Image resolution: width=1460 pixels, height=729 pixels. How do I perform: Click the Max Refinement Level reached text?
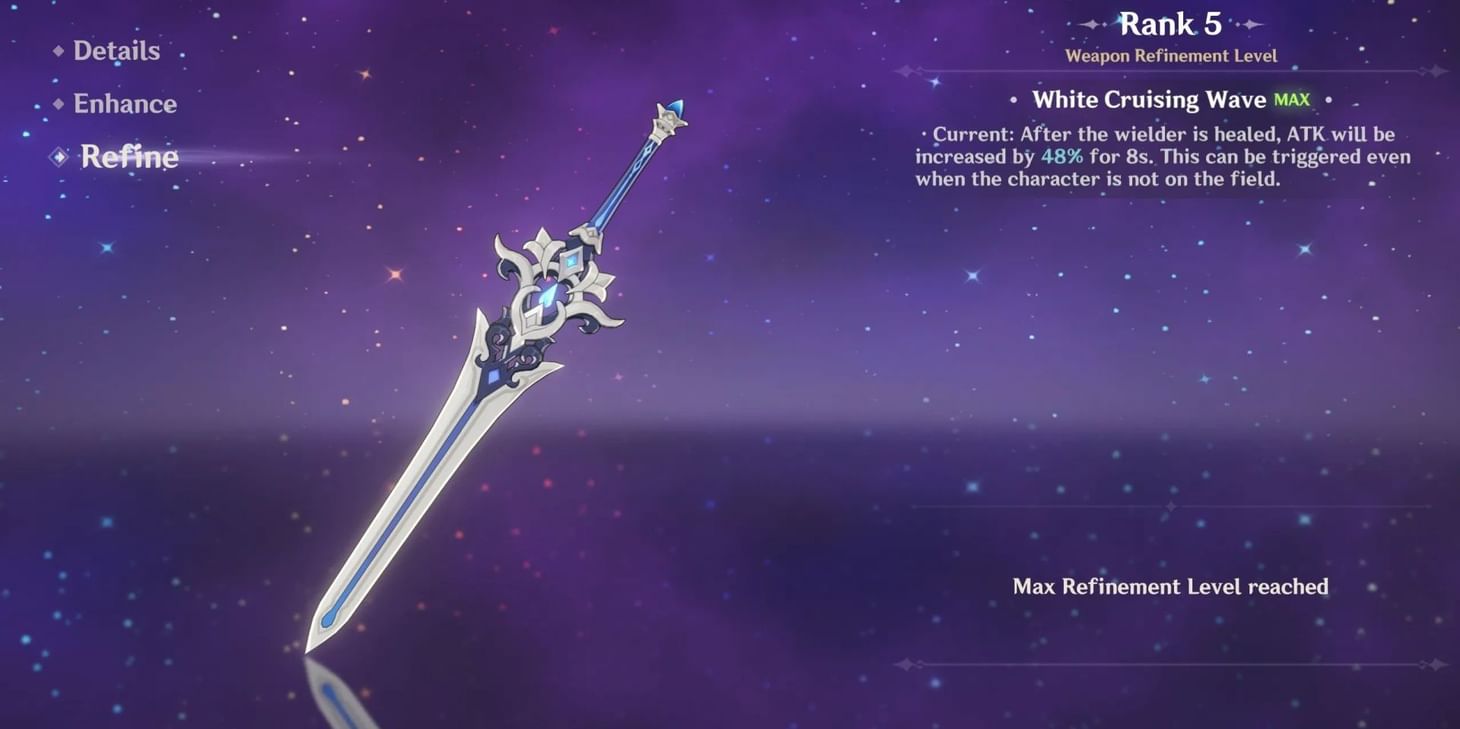pyautogui.click(x=1168, y=587)
